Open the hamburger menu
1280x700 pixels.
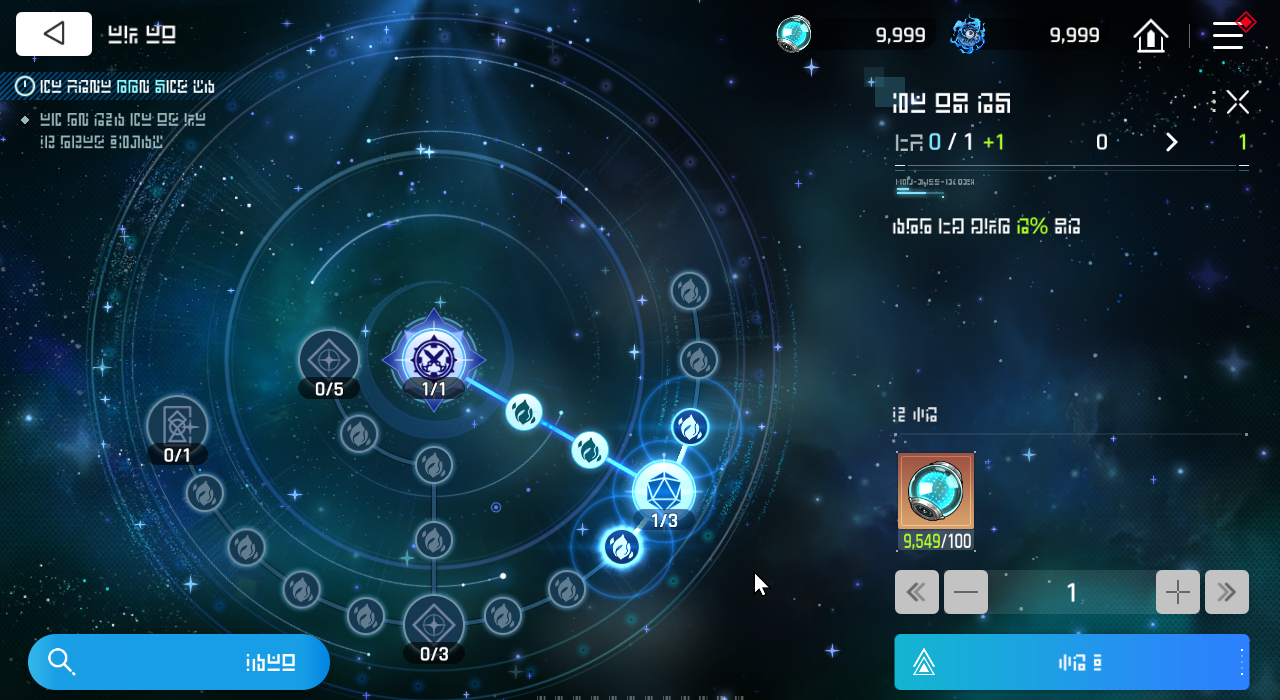click(1228, 36)
